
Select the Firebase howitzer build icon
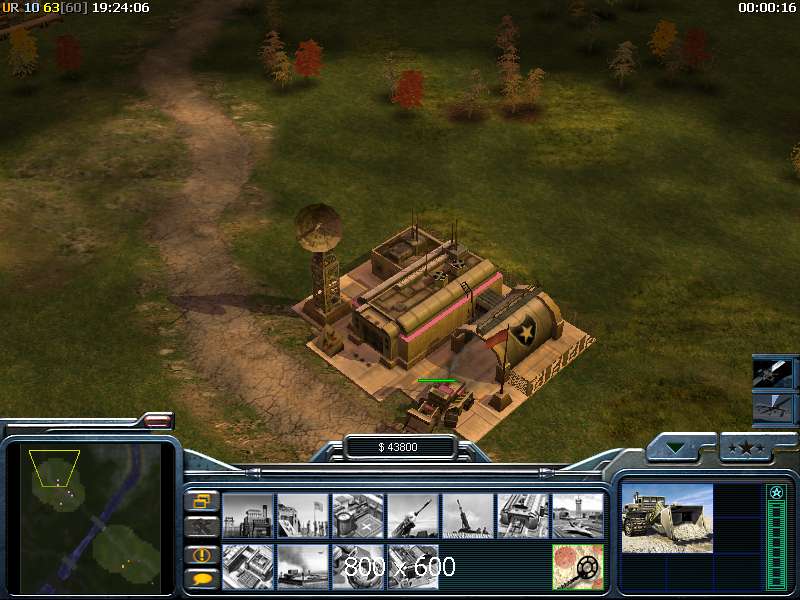pyautogui.click(x=468, y=516)
